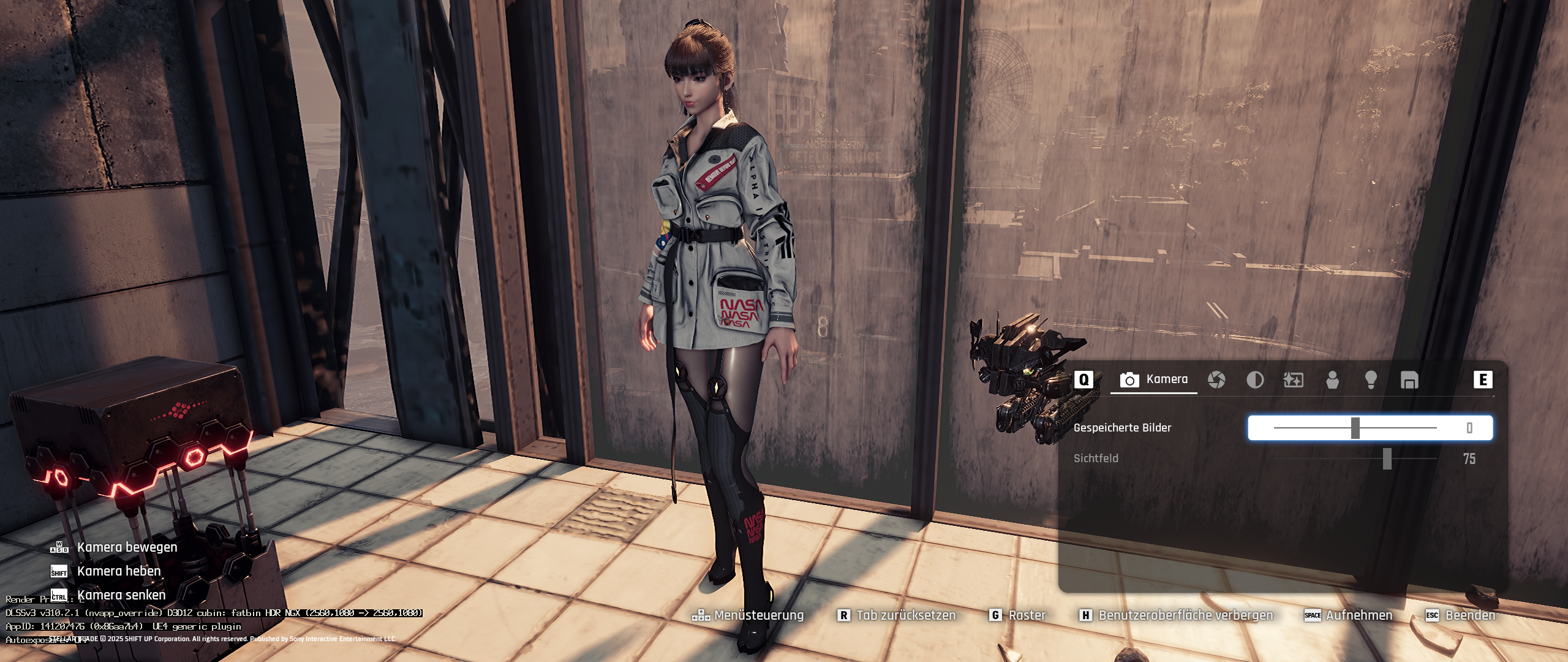Open the aperture shutter tab
This screenshot has height=662, width=1568.
(x=1216, y=380)
